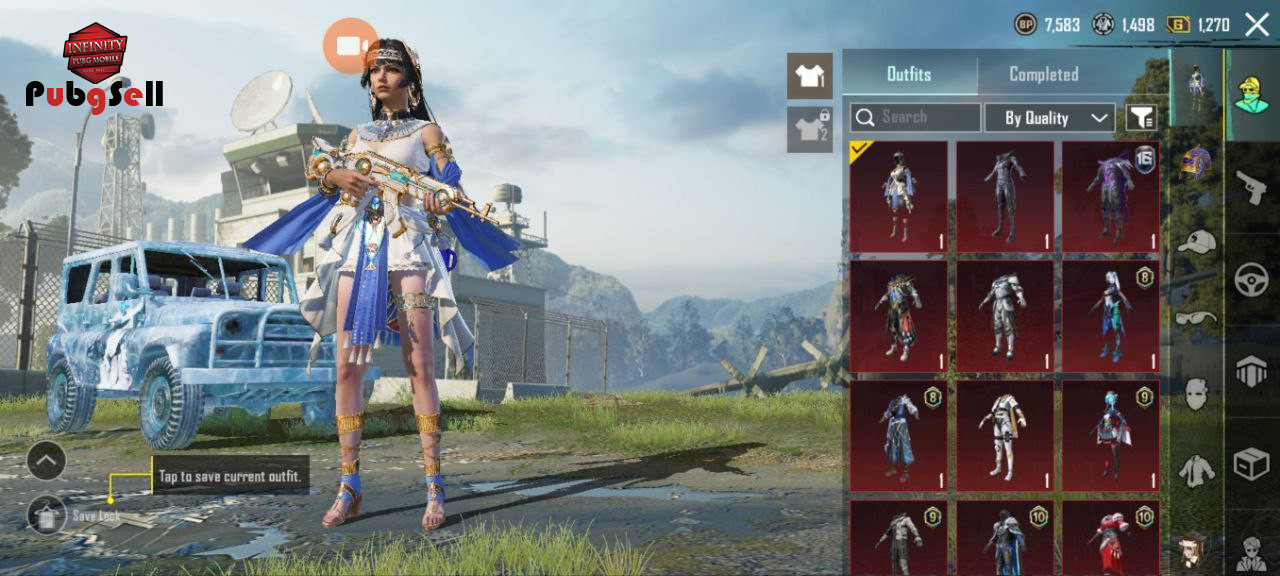The width and height of the screenshot is (1280, 576).
Task: Select the equipped Egyptian outfit with yellow checkmark
Action: pyautogui.click(x=898, y=196)
